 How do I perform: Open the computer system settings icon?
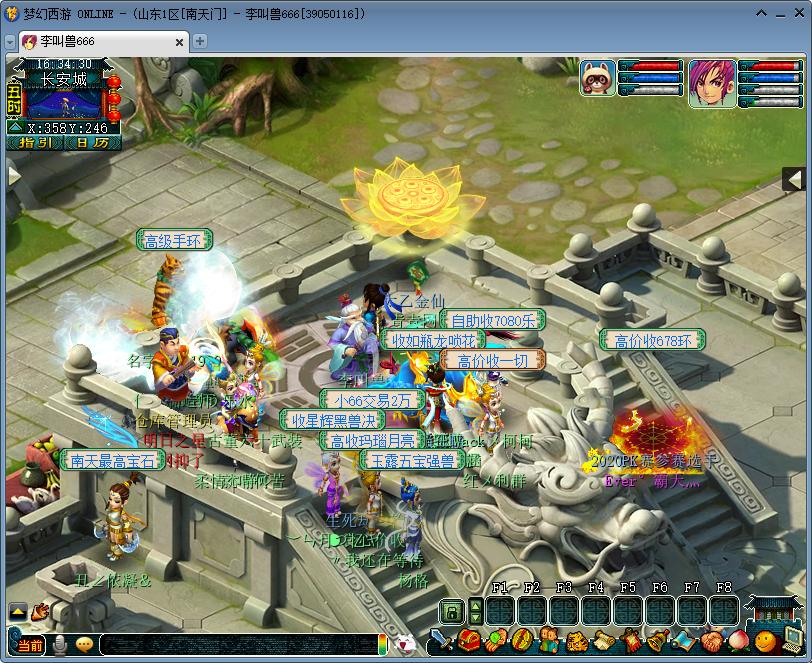(x=793, y=639)
